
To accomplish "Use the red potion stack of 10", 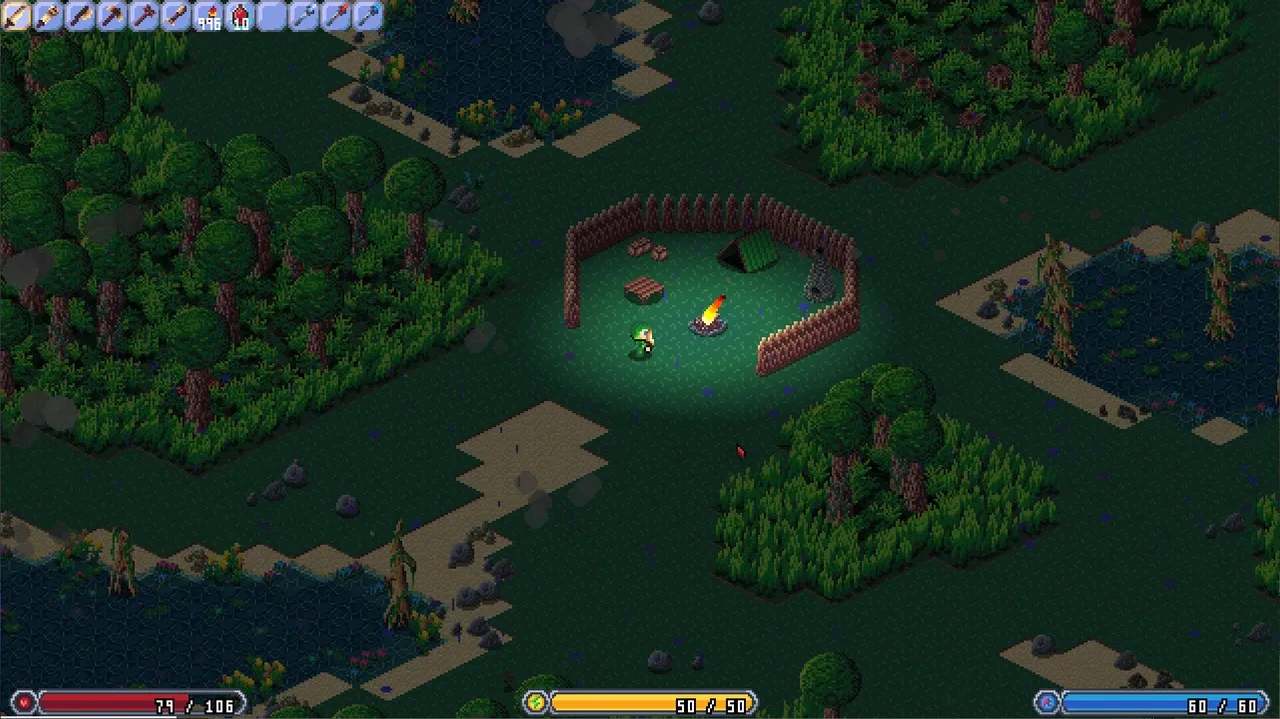I will point(240,16).
